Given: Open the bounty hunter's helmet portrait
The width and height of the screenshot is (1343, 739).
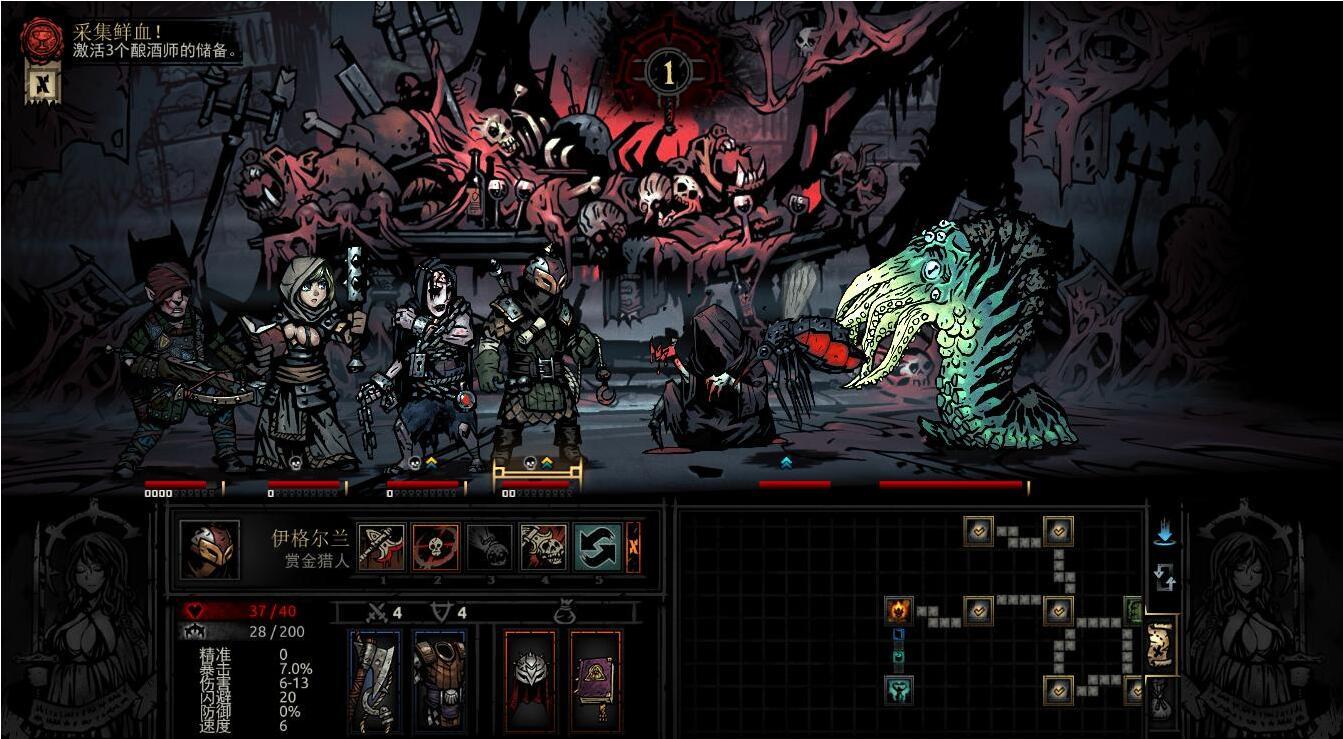Looking at the screenshot, I should (x=209, y=549).
